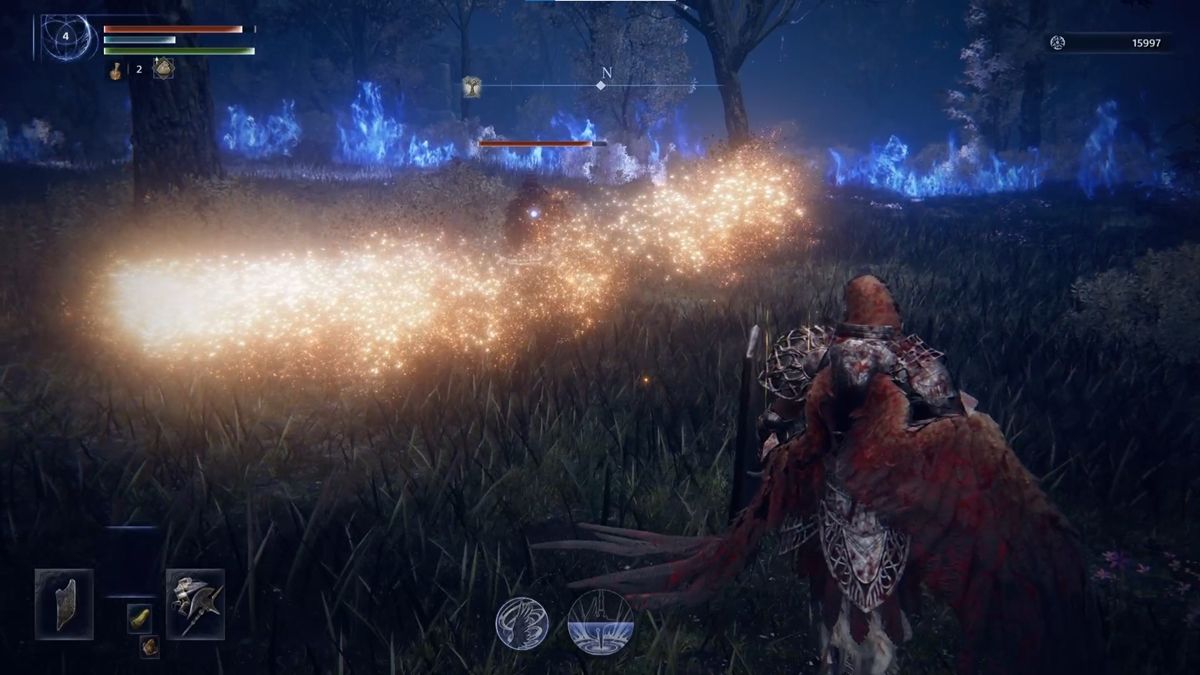
Task: Click the healing flask icon
Action: pyautogui.click(x=116, y=69)
